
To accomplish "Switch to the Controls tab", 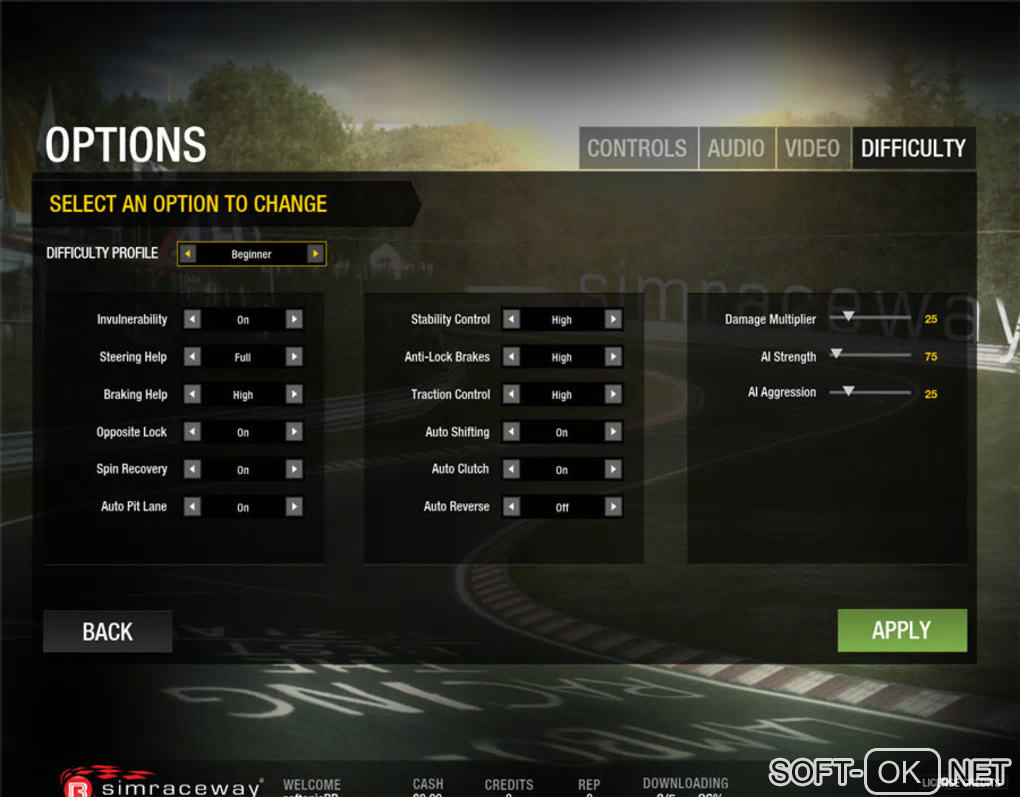I will tap(637, 148).
